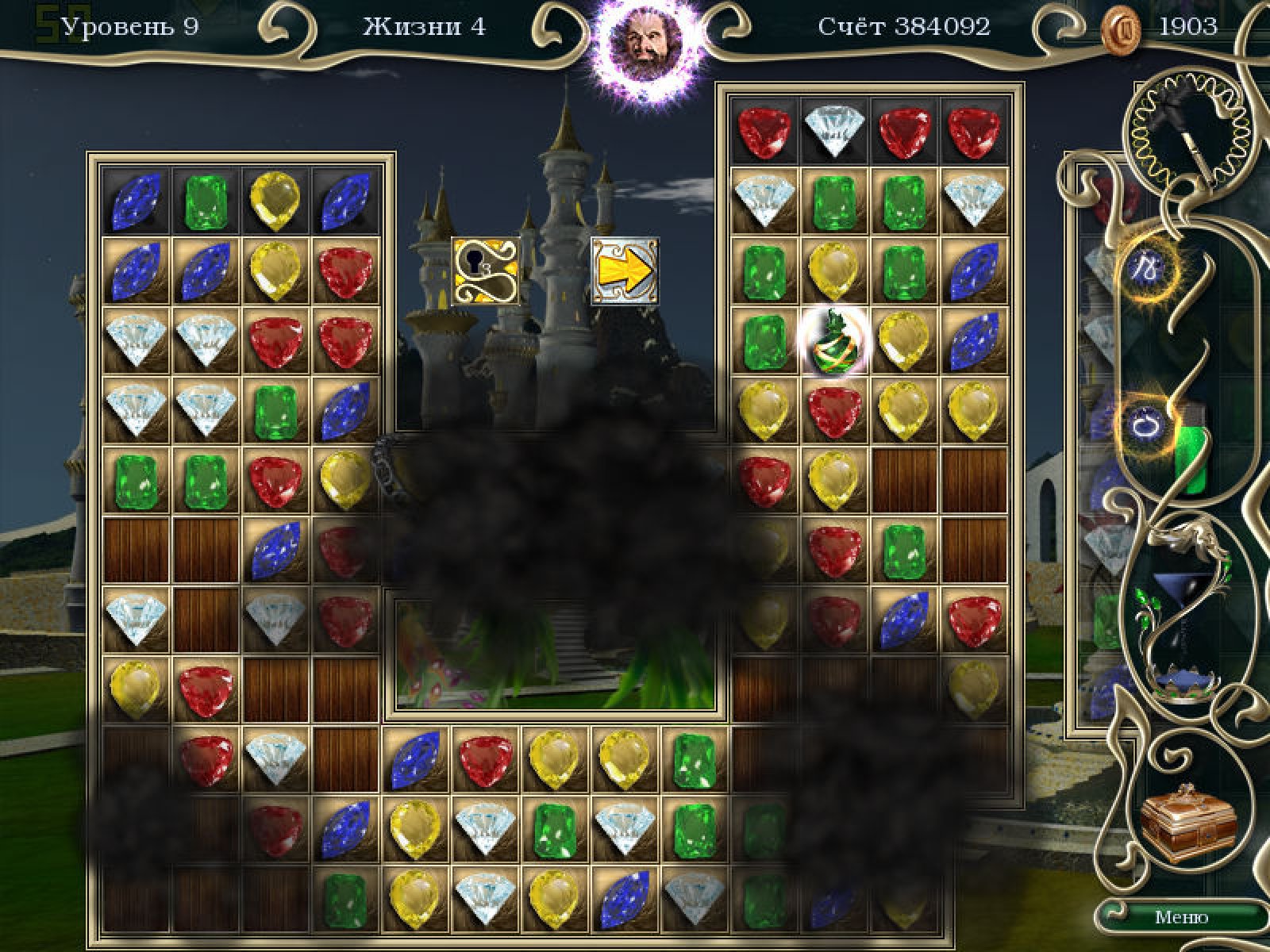Cast the glowing rune spell orb
This screenshot has height=952, width=1270.
point(1147,267)
